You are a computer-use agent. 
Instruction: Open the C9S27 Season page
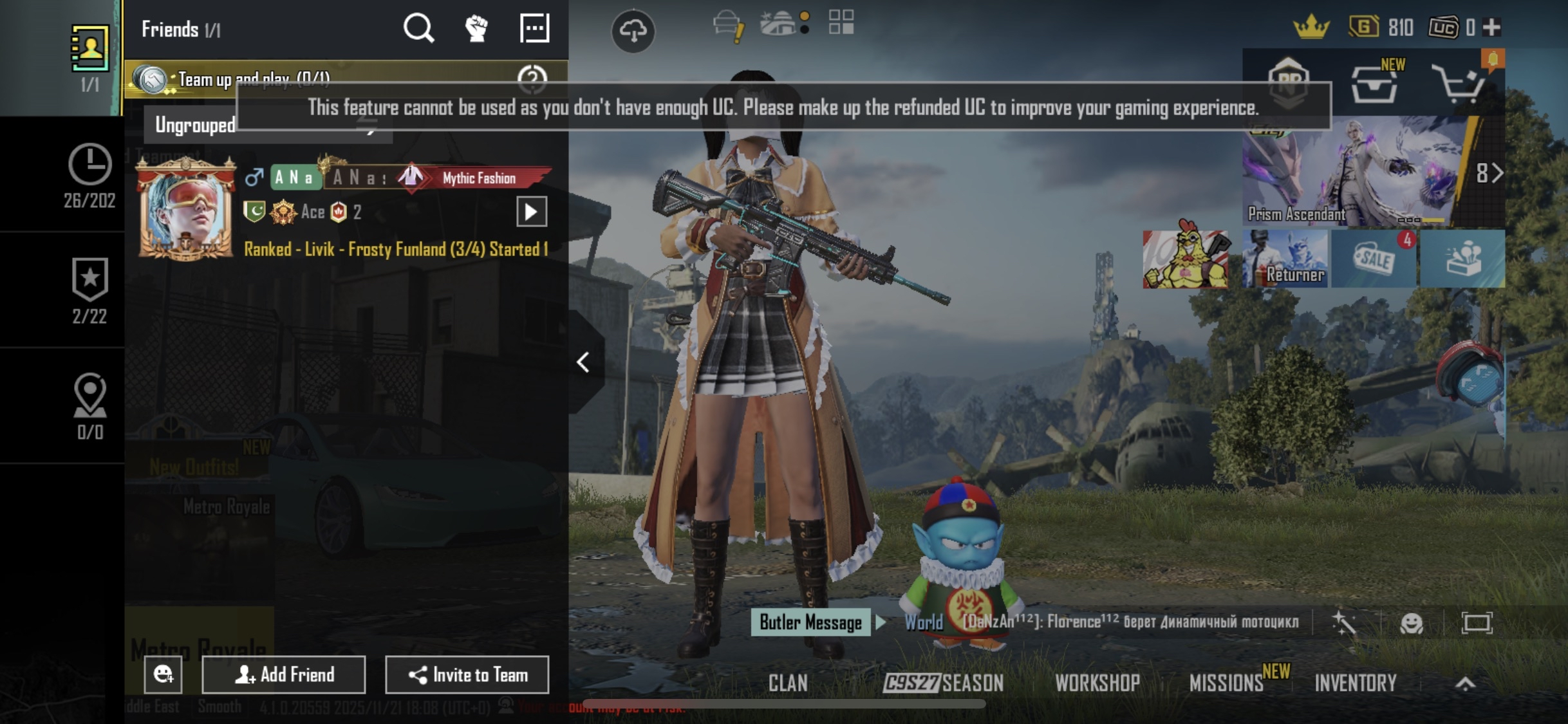944,683
